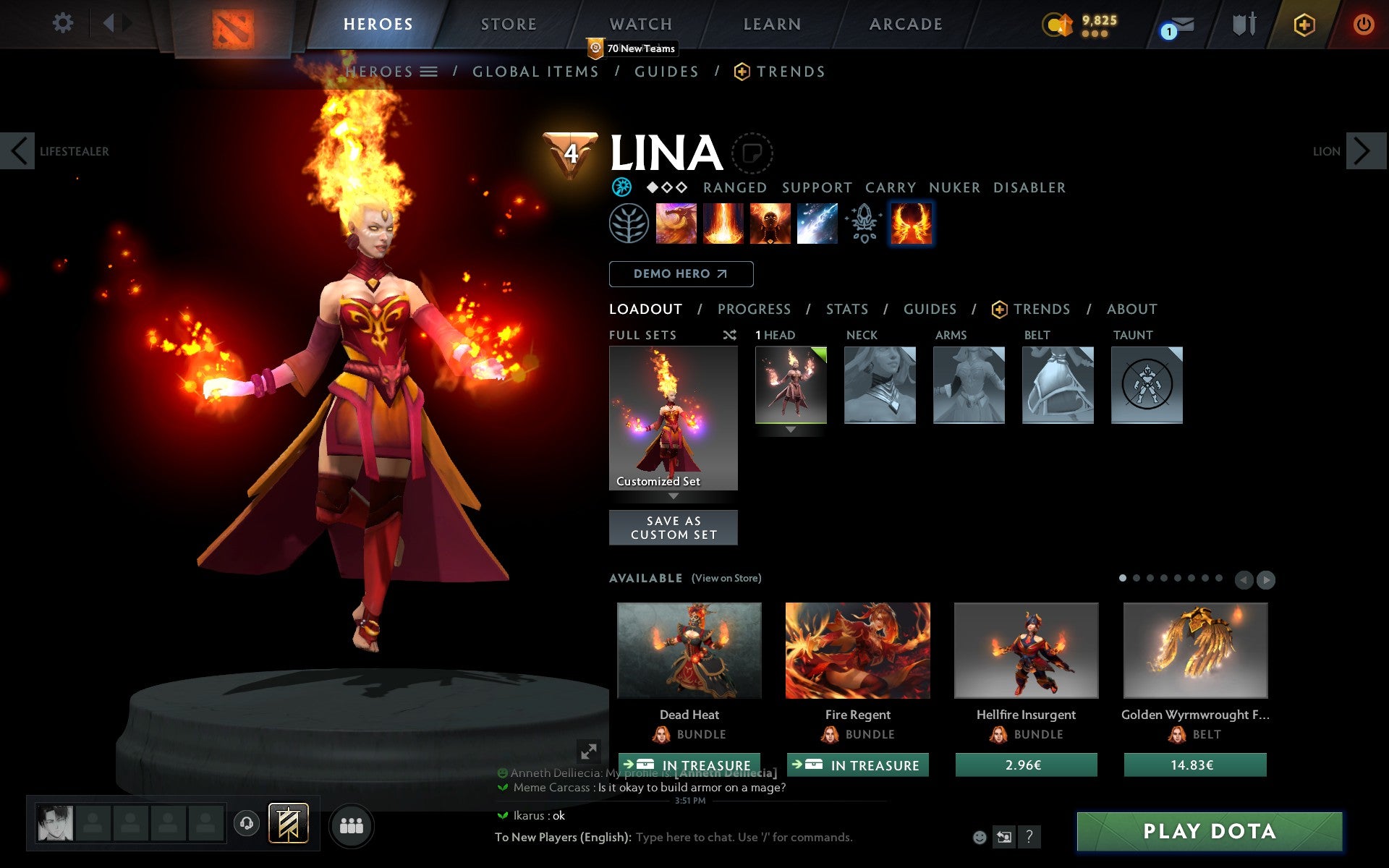
Task: Click the down arrow under the head slot
Action: [x=791, y=430]
